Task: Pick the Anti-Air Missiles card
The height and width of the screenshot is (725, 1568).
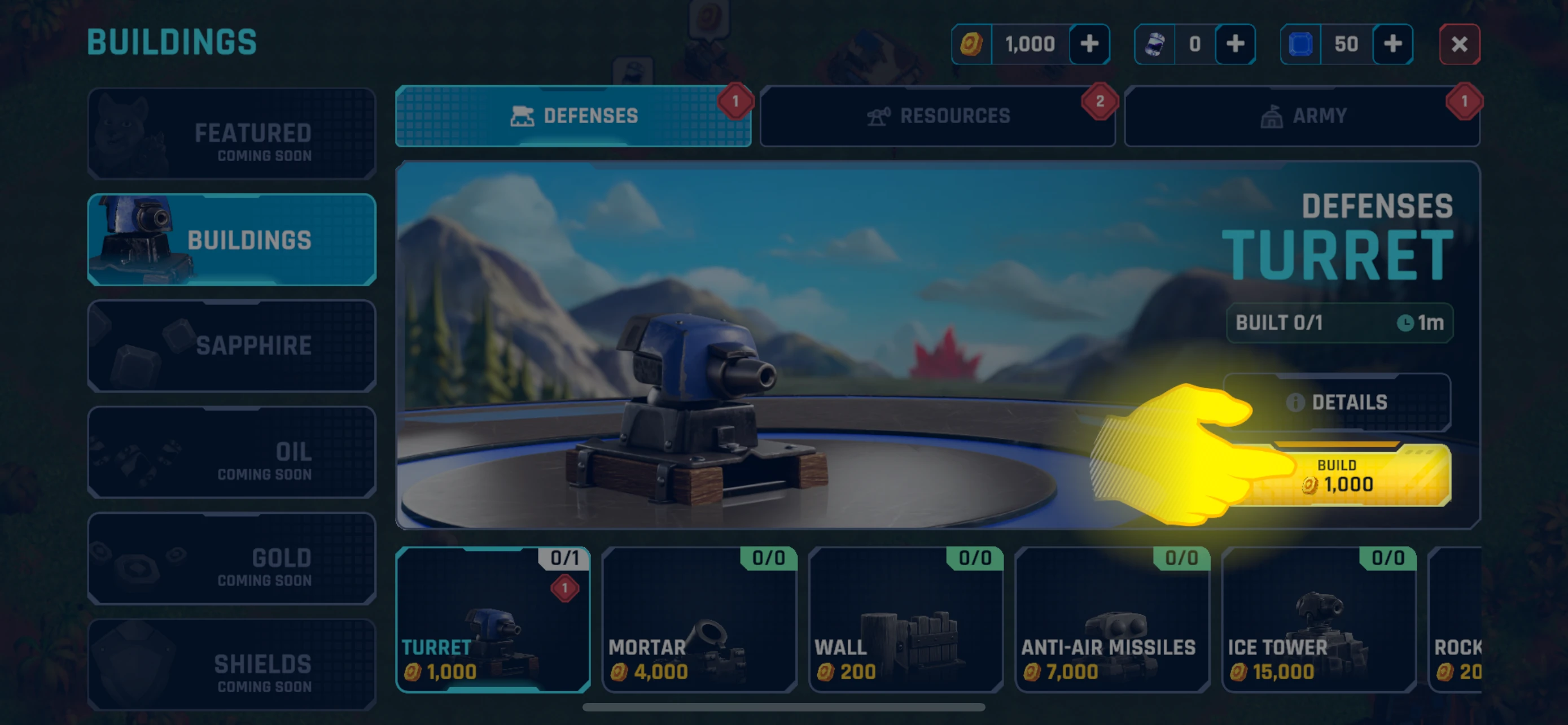Action: [x=1111, y=619]
